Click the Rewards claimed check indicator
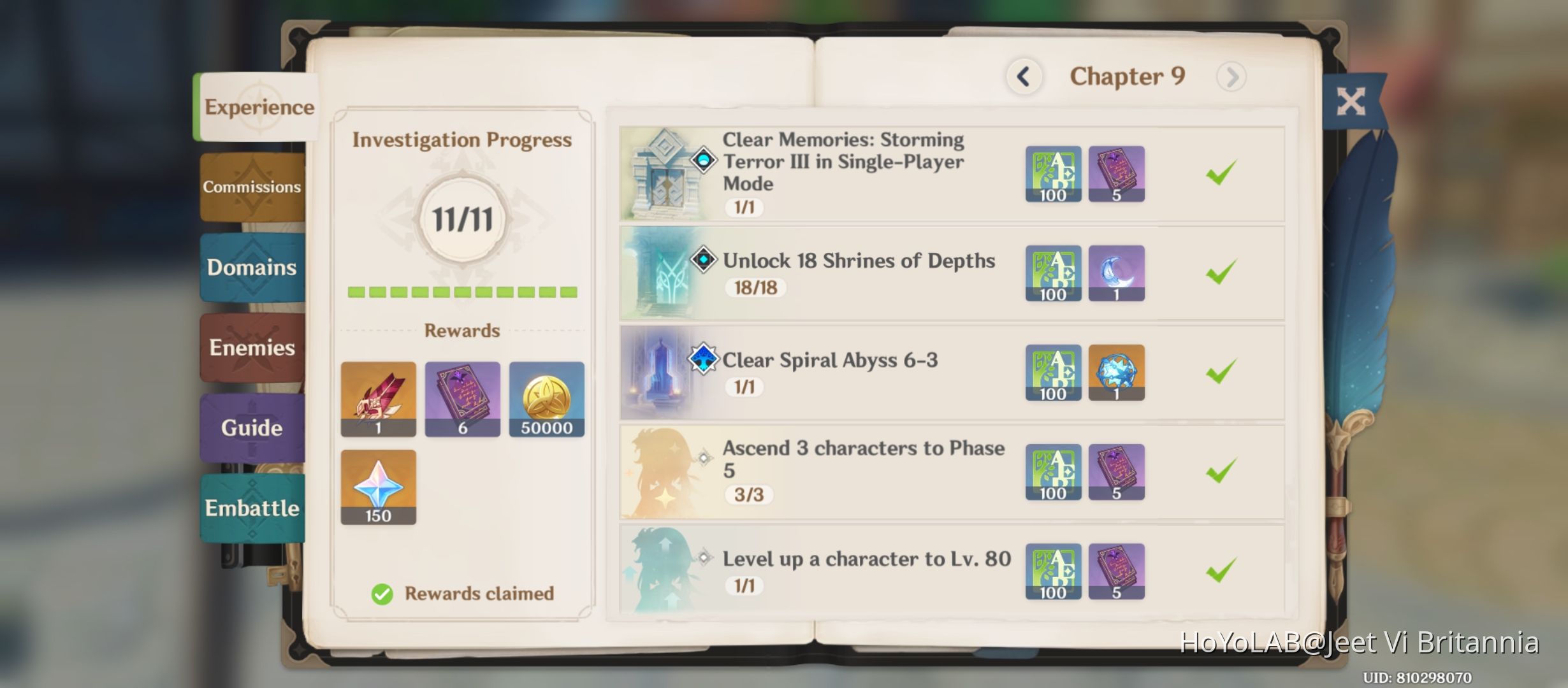1568x688 pixels. (x=381, y=594)
